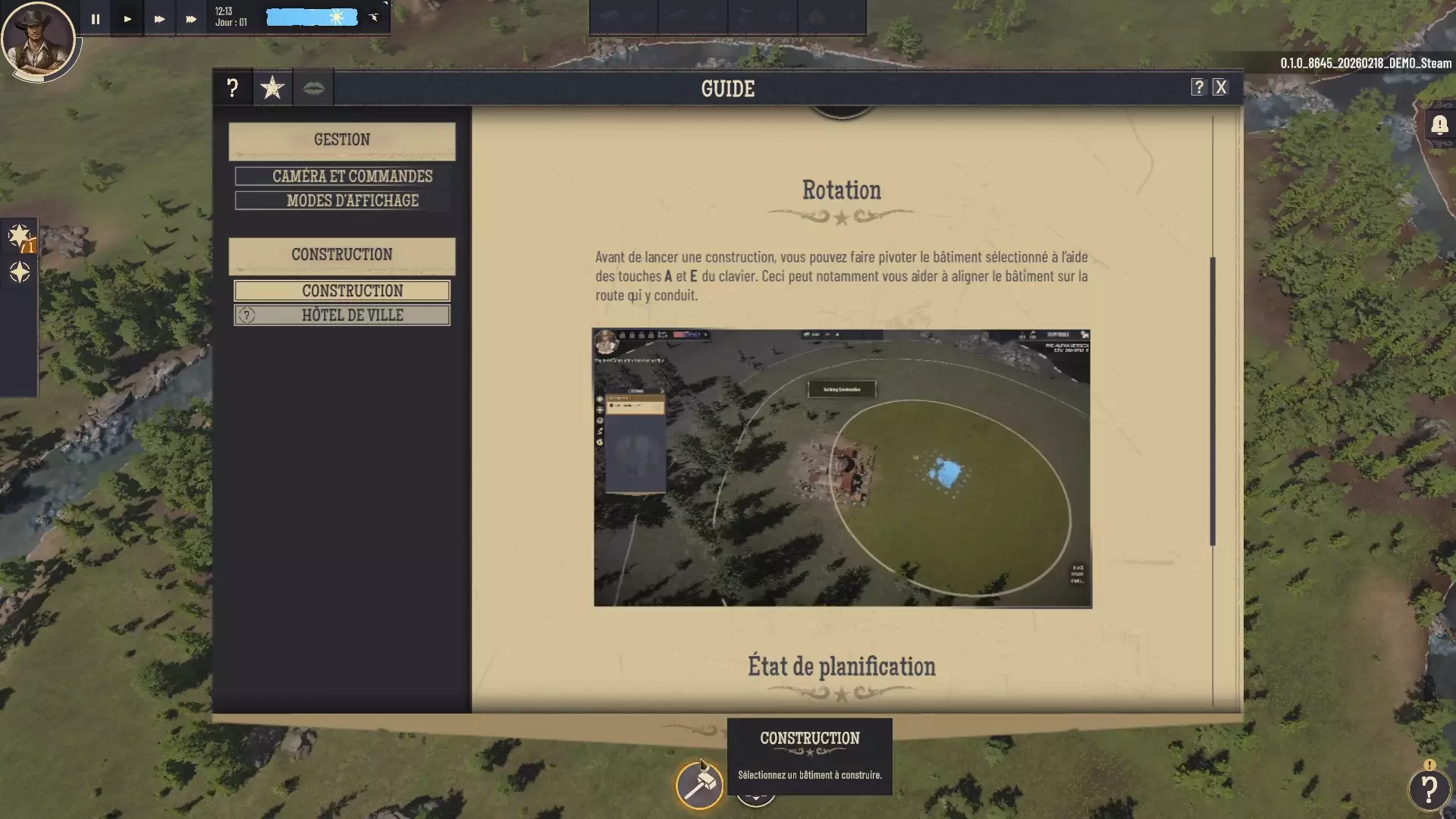
Task: Set the fastest game speed
Action: 190,18
